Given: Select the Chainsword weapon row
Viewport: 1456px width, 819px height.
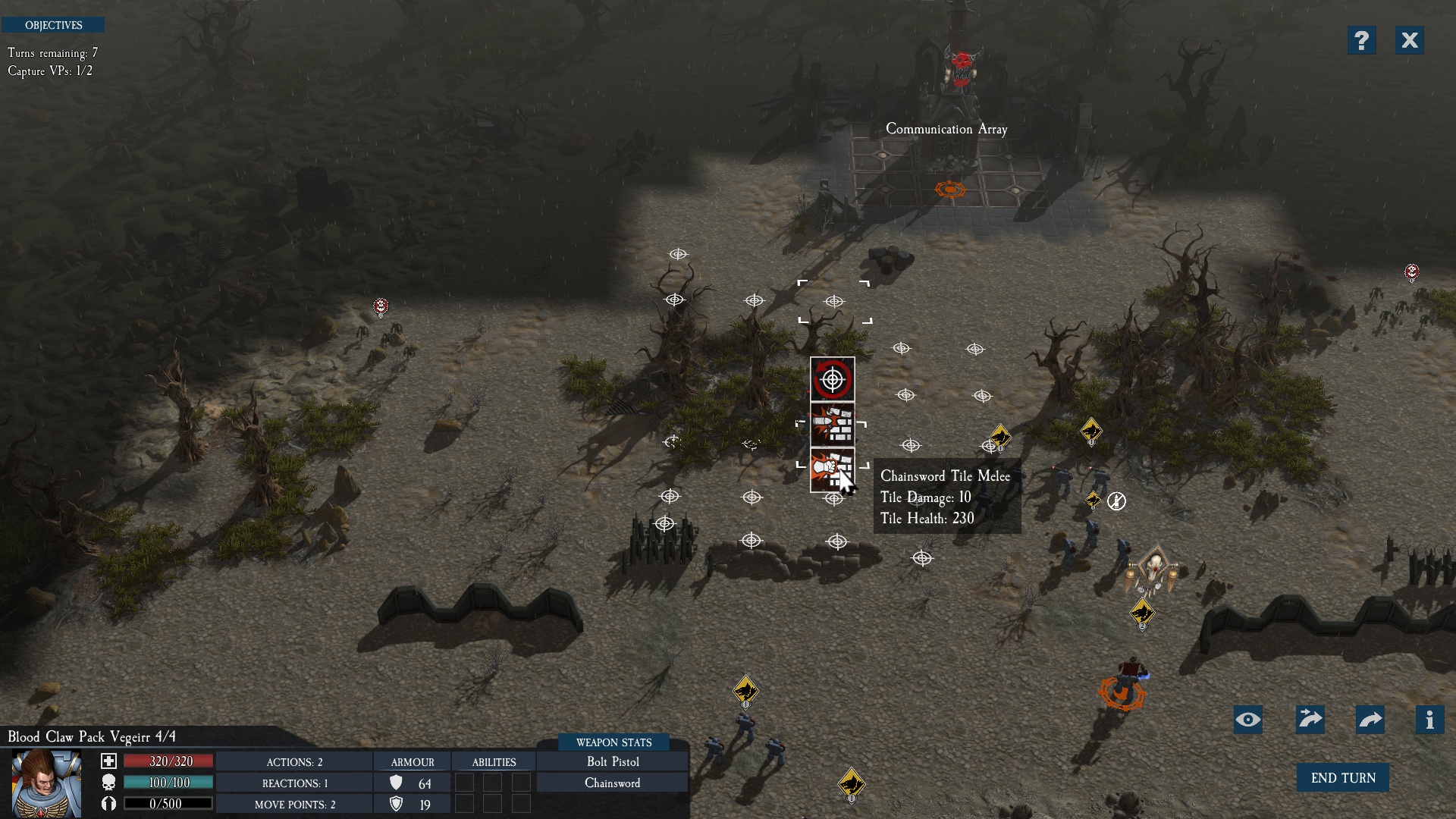Looking at the screenshot, I should [x=613, y=783].
